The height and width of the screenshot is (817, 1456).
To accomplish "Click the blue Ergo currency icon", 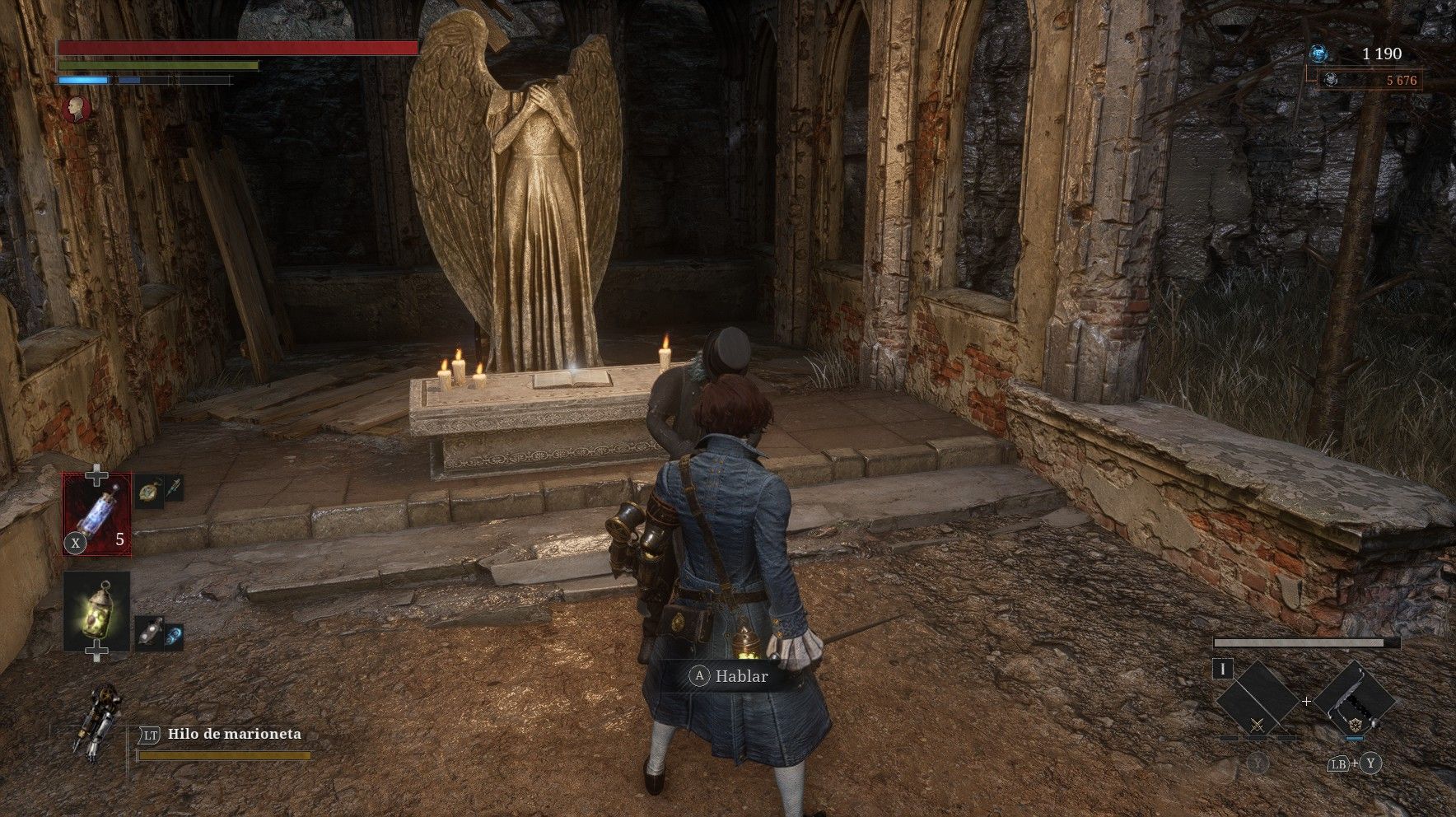I will point(1318,54).
